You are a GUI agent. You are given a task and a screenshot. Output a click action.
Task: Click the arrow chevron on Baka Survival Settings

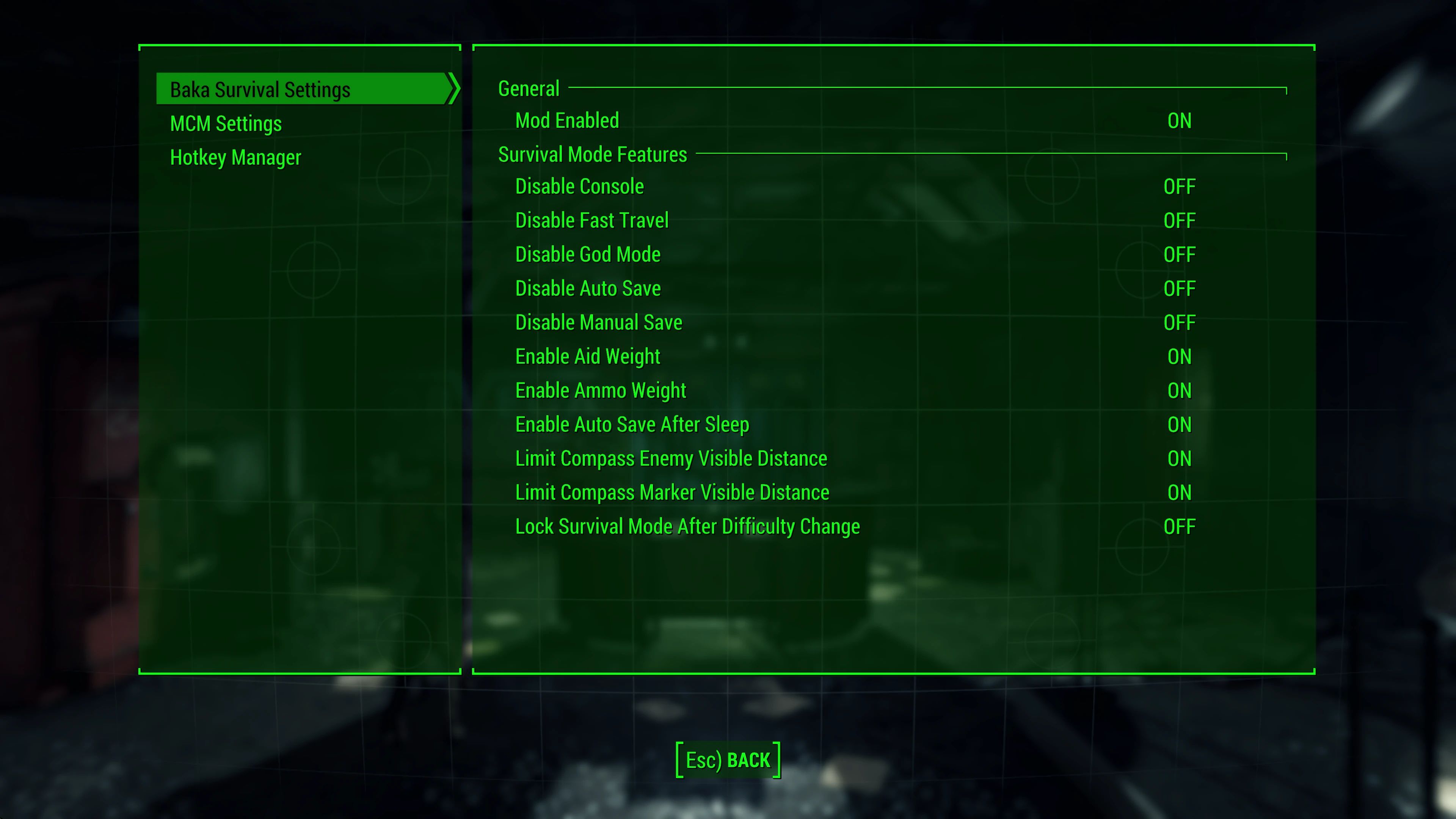[x=453, y=89]
